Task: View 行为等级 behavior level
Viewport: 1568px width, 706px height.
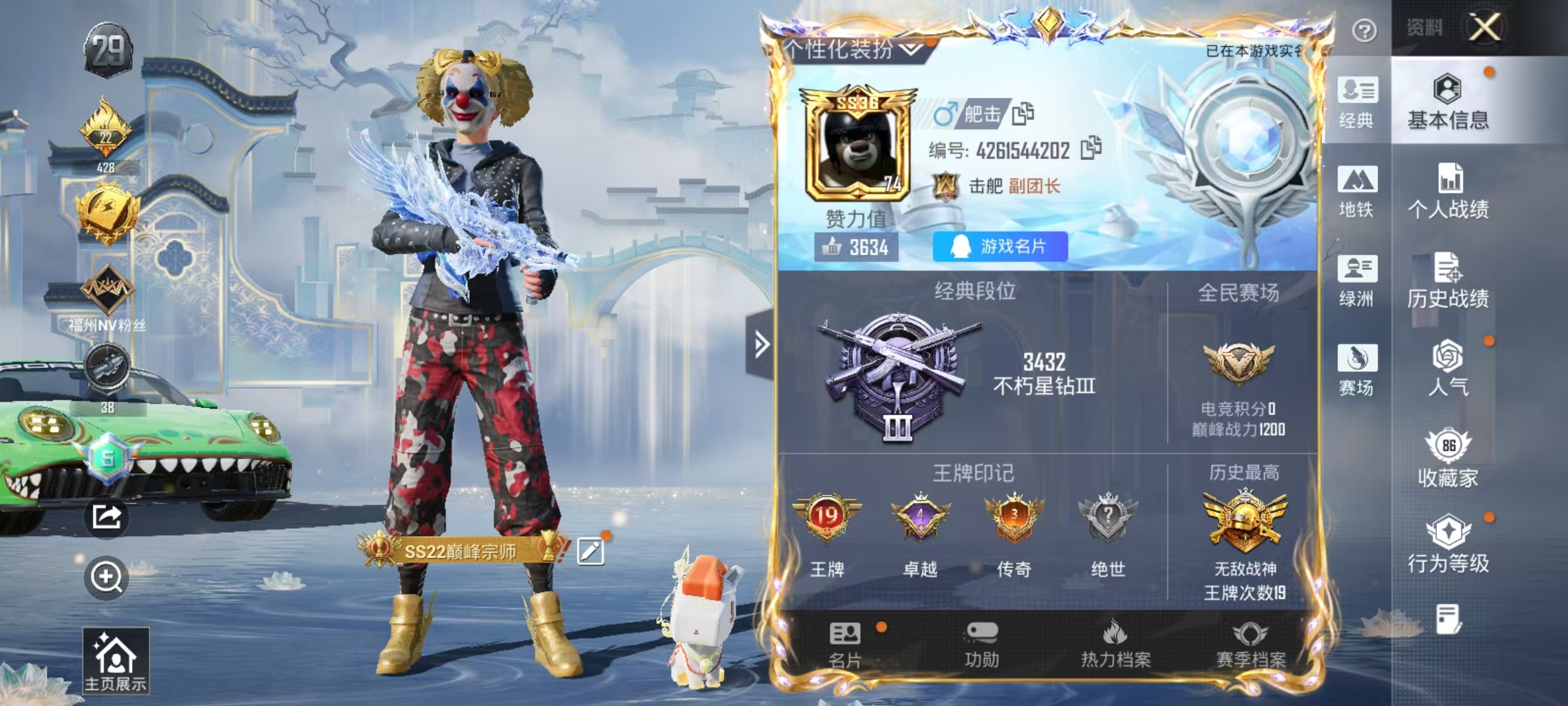Action: [1448, 545]
